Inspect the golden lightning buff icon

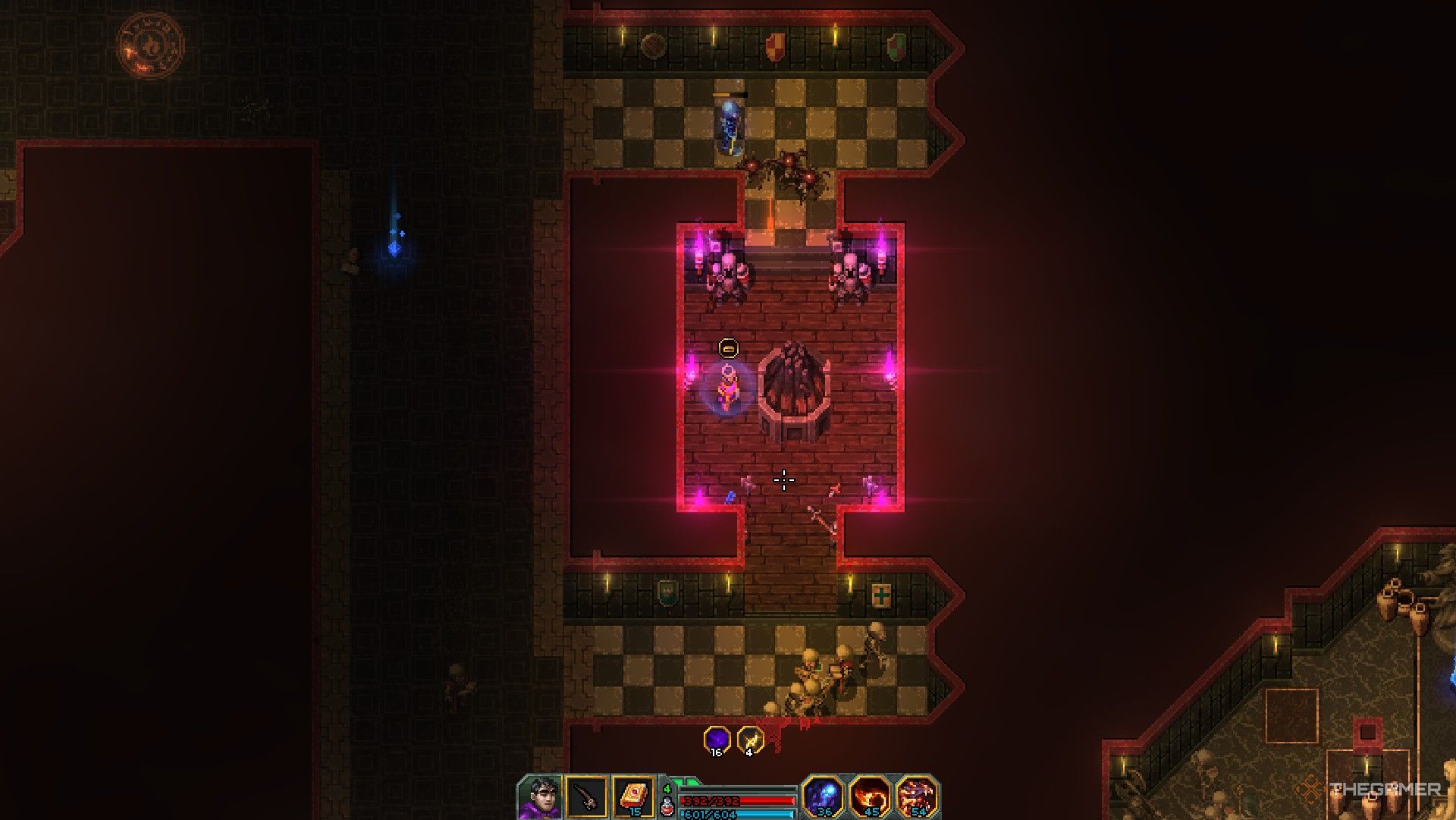(x=750, y=739)
